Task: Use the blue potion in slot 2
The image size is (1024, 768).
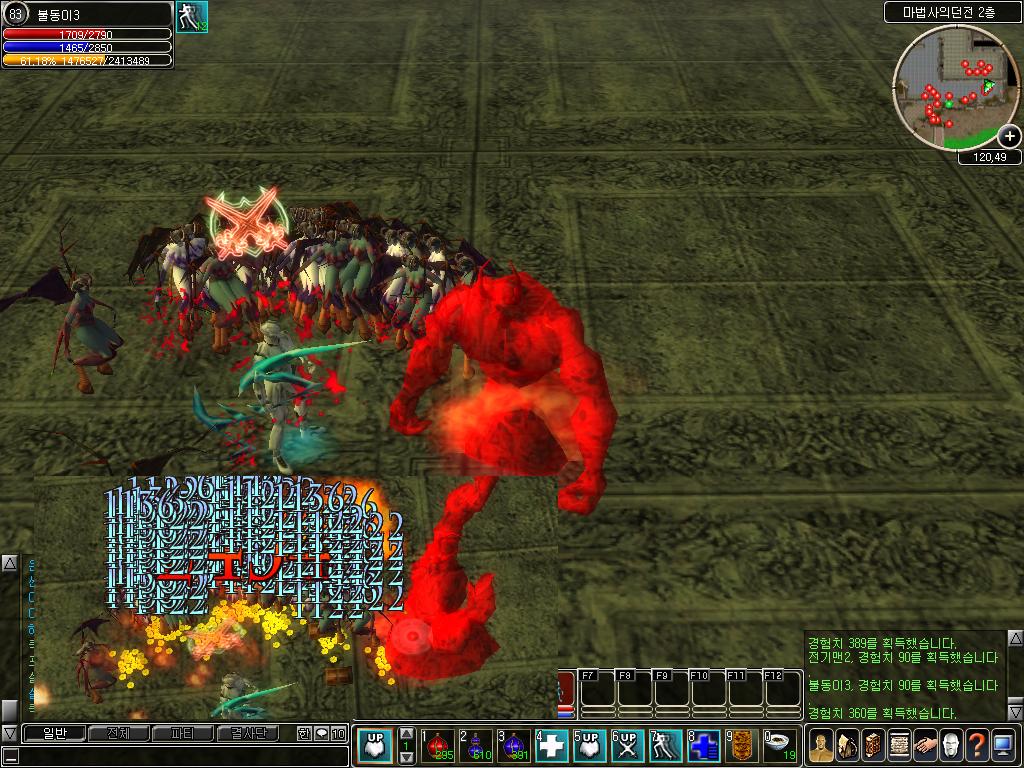Action: pos(475,744)
